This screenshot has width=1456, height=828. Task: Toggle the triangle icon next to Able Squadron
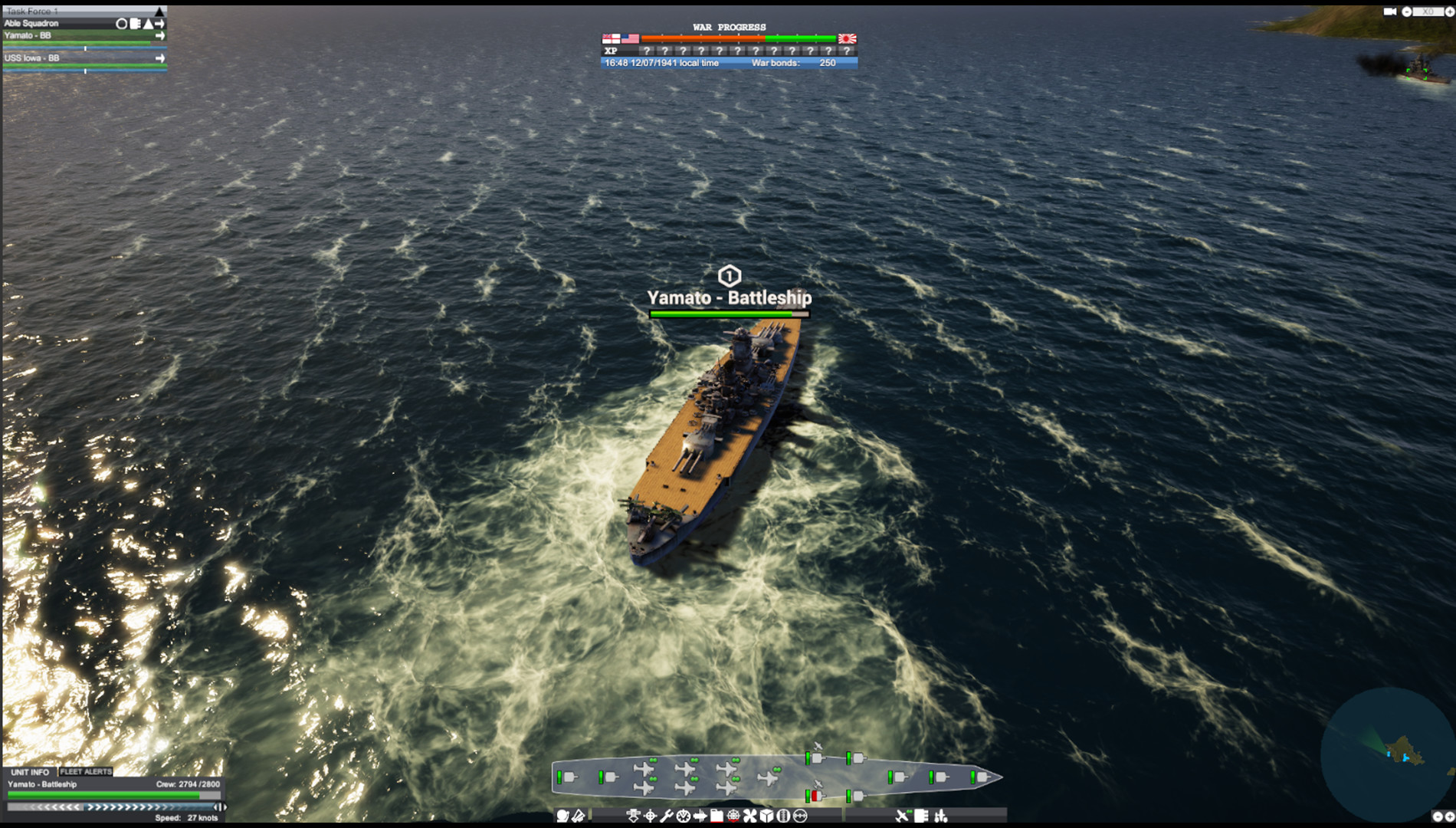click(147, 23)
